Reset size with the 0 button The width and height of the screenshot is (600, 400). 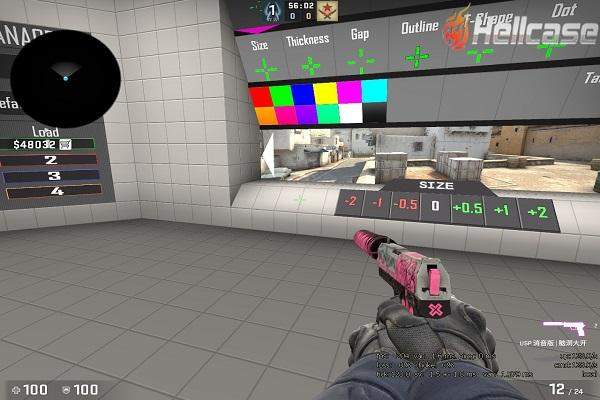(x=435, y=207)
